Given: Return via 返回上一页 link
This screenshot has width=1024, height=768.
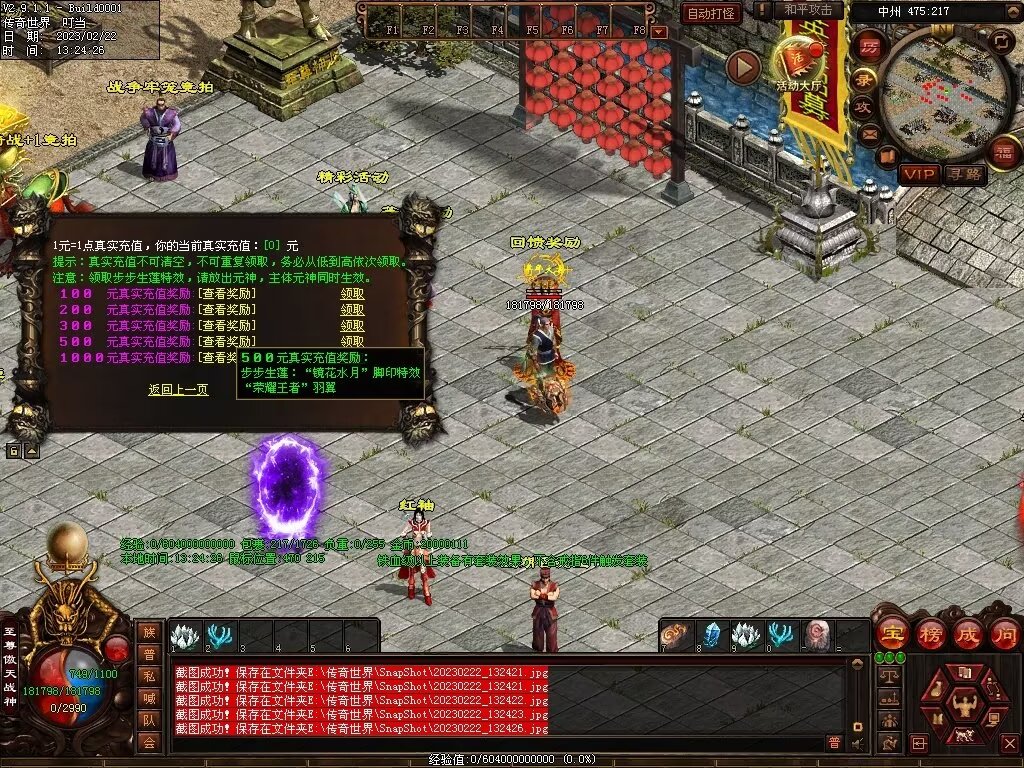Looking at the screenshot, I should point(178,390).
